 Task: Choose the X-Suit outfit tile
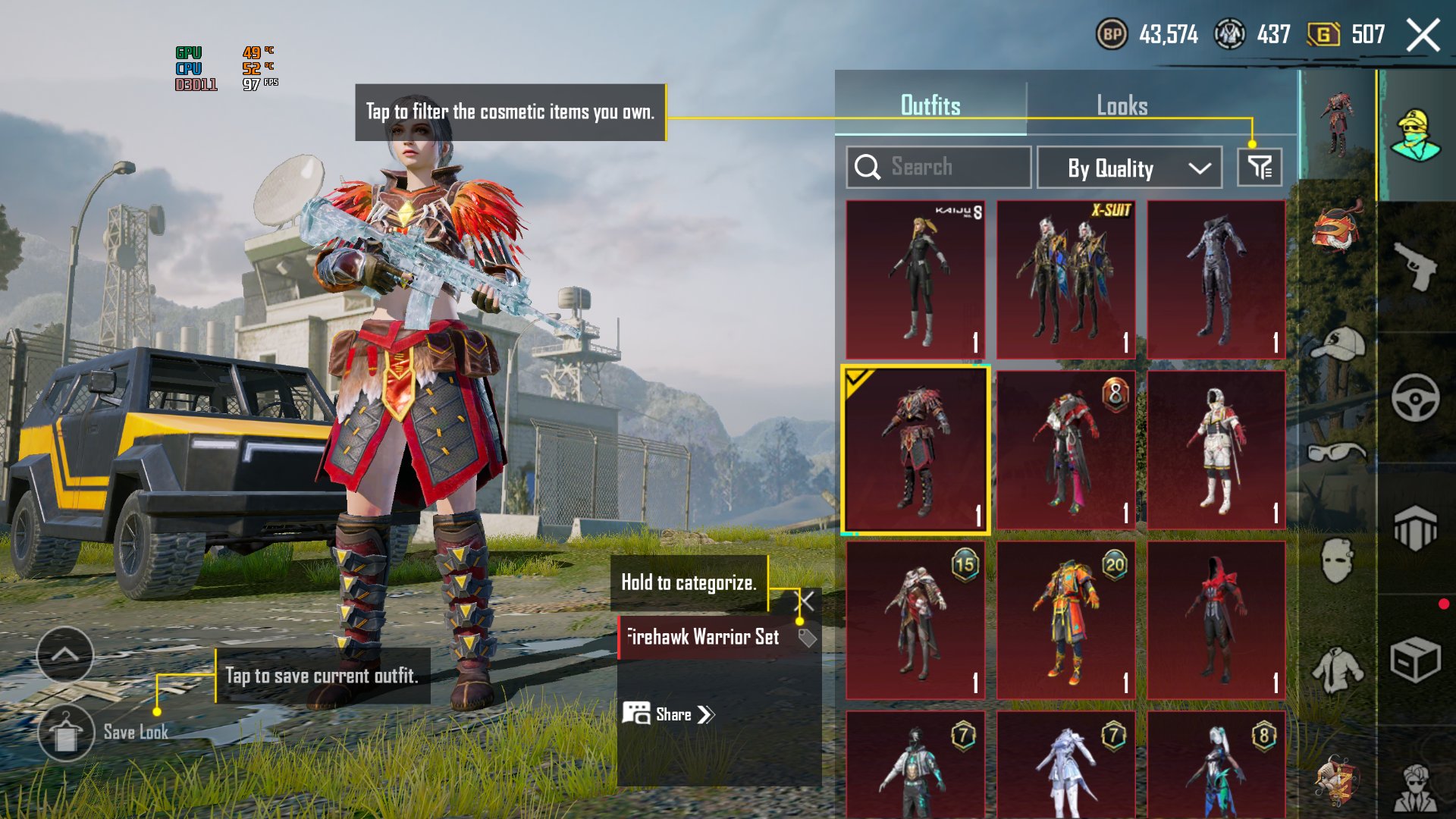[1065, 279]
